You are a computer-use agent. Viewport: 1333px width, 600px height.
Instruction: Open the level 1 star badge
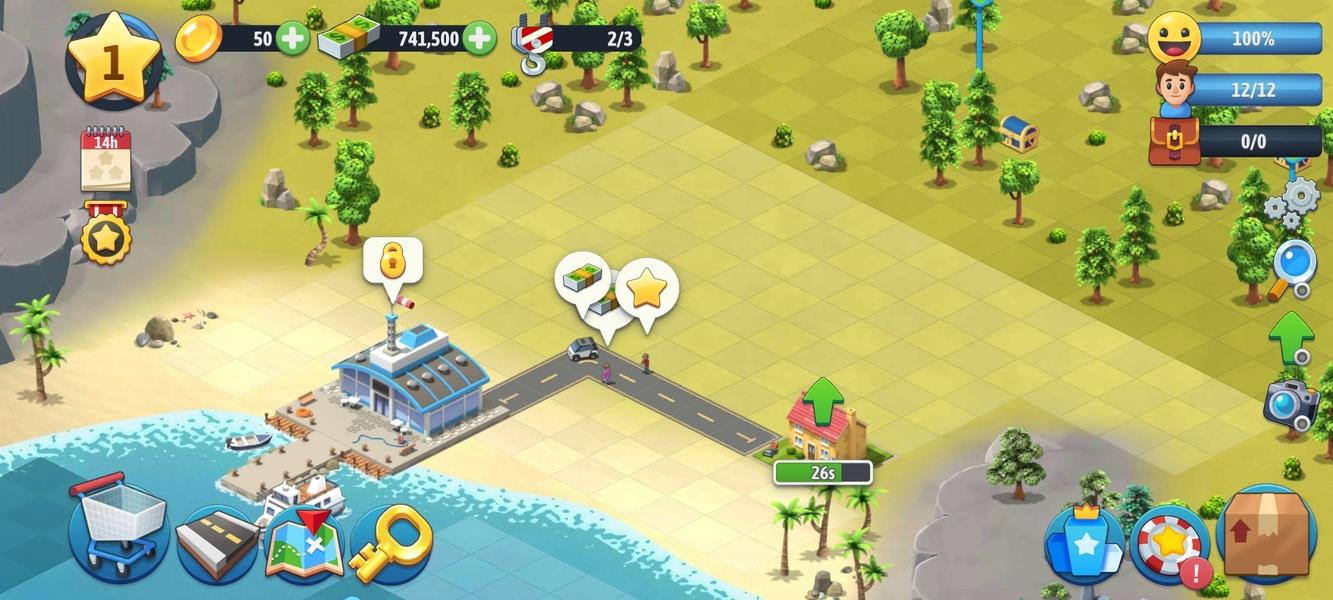point(113,60)
